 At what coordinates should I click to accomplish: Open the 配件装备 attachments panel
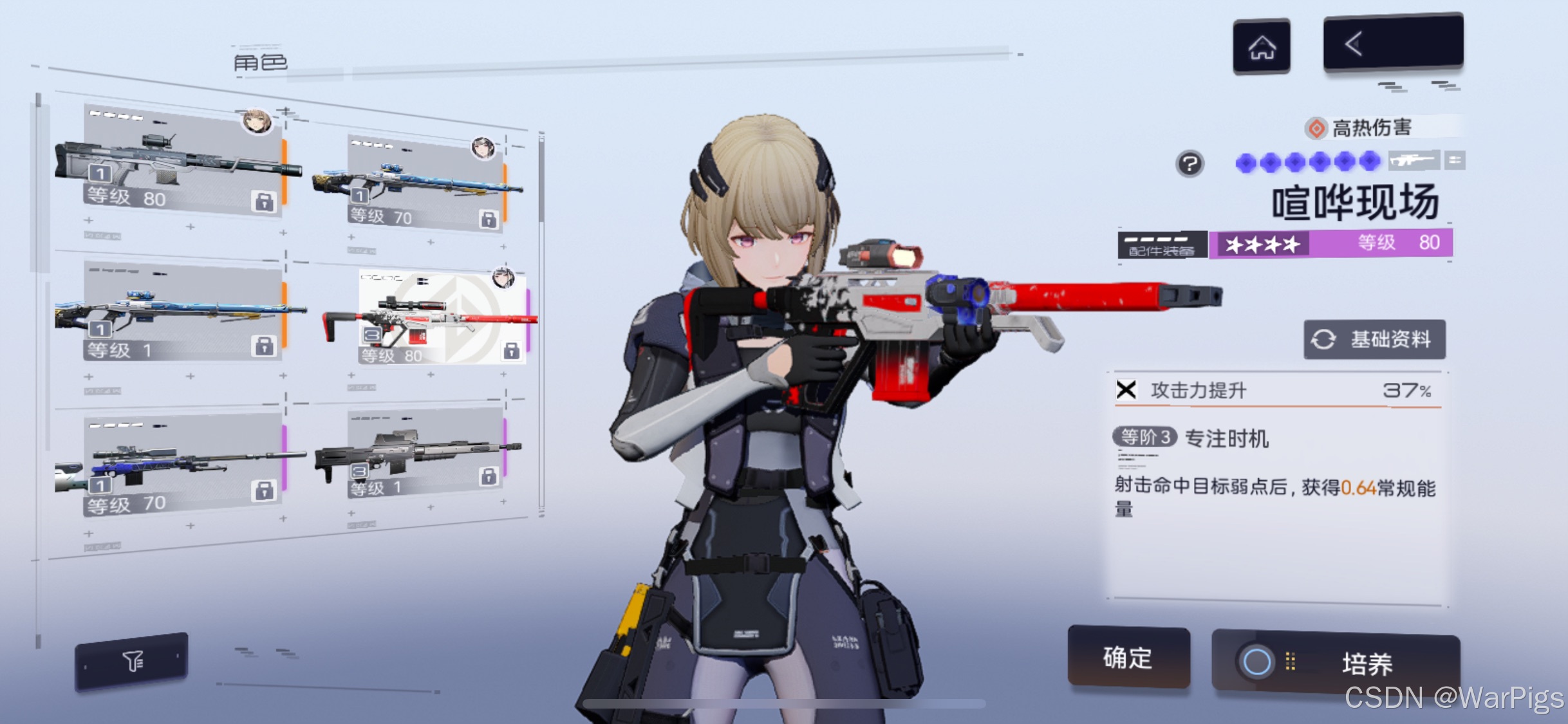(x=1162, y=245)
